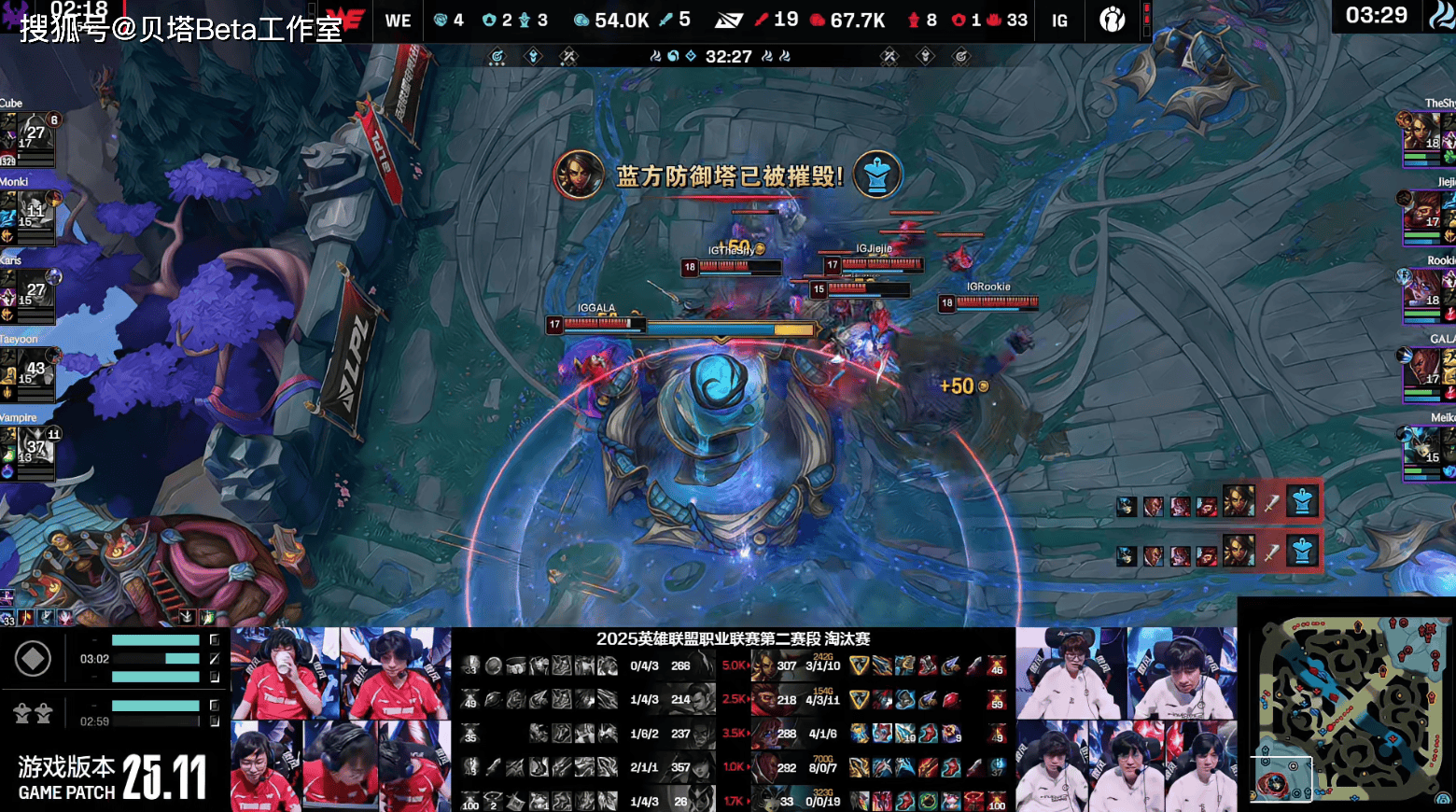Click the minimap in the corner

point(1347,706)
